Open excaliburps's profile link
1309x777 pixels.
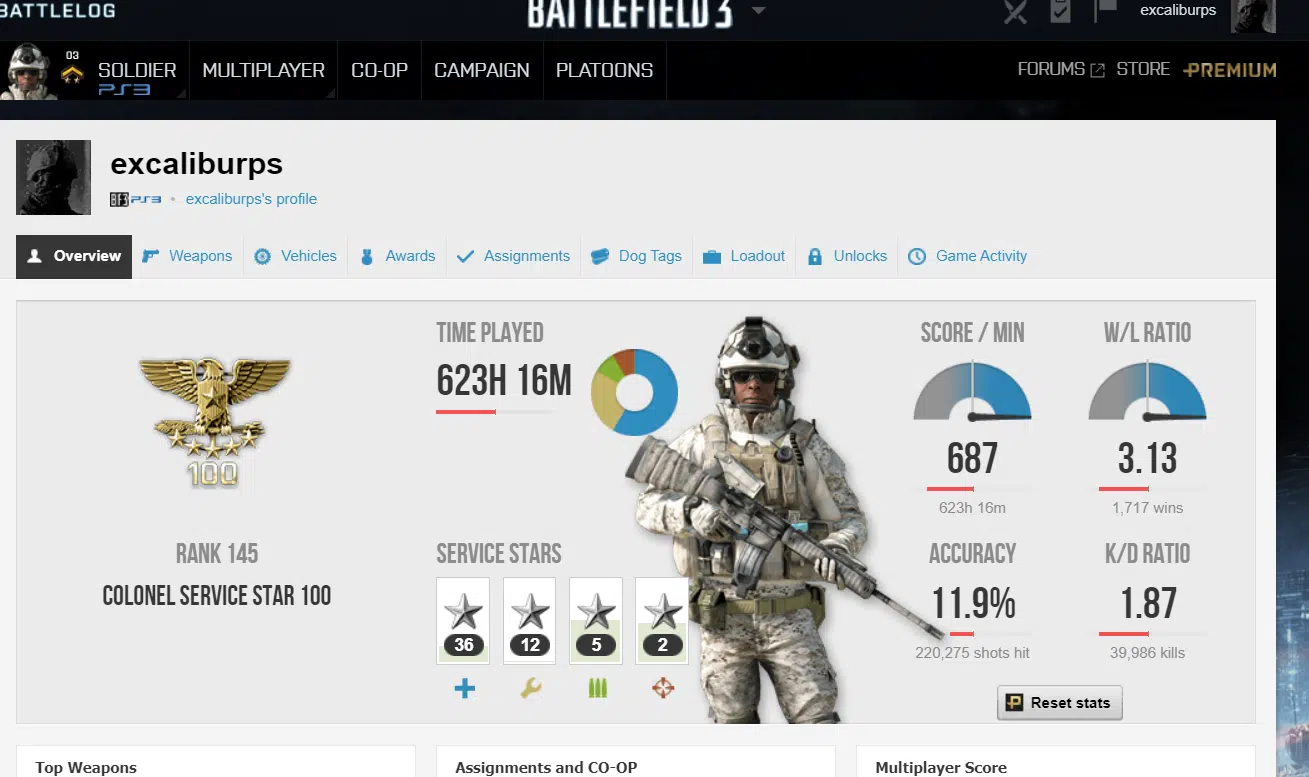pyautogui.click(x=251, y=199)
